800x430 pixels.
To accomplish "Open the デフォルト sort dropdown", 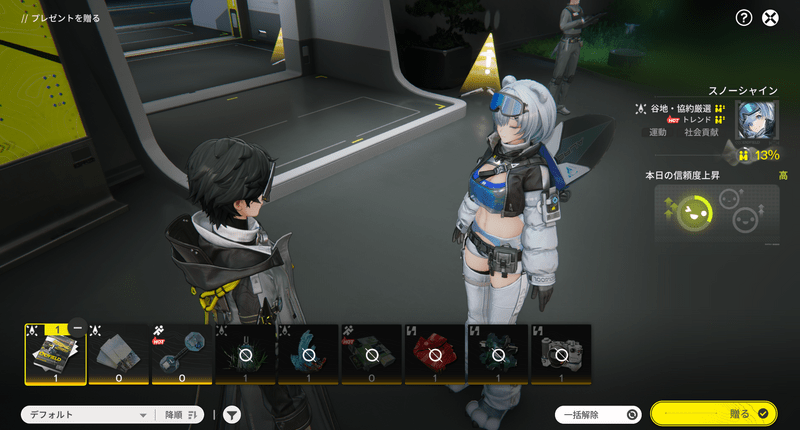I will click(x=86, y=414).
